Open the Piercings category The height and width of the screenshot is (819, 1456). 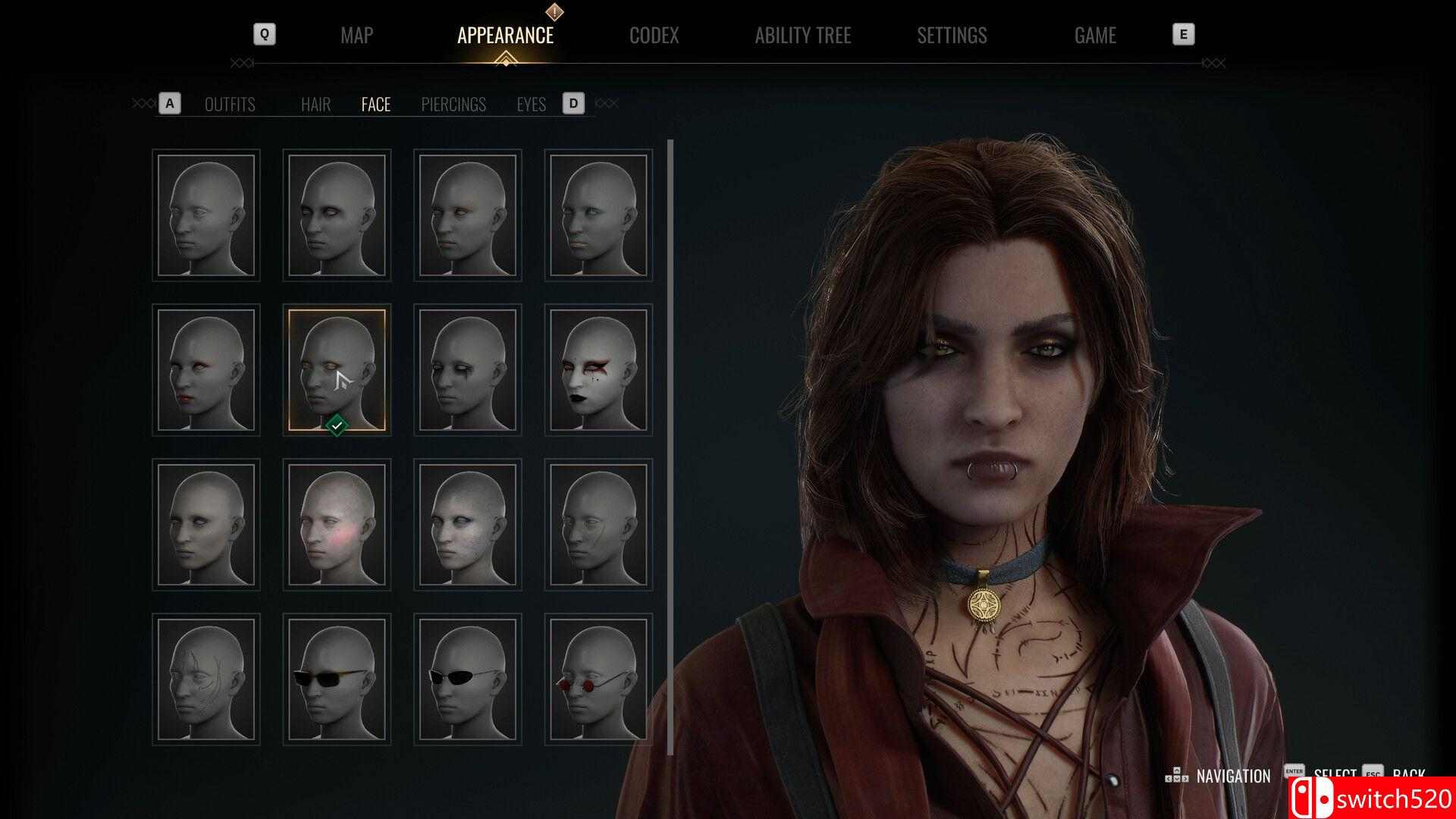click(x=453, y=105)
